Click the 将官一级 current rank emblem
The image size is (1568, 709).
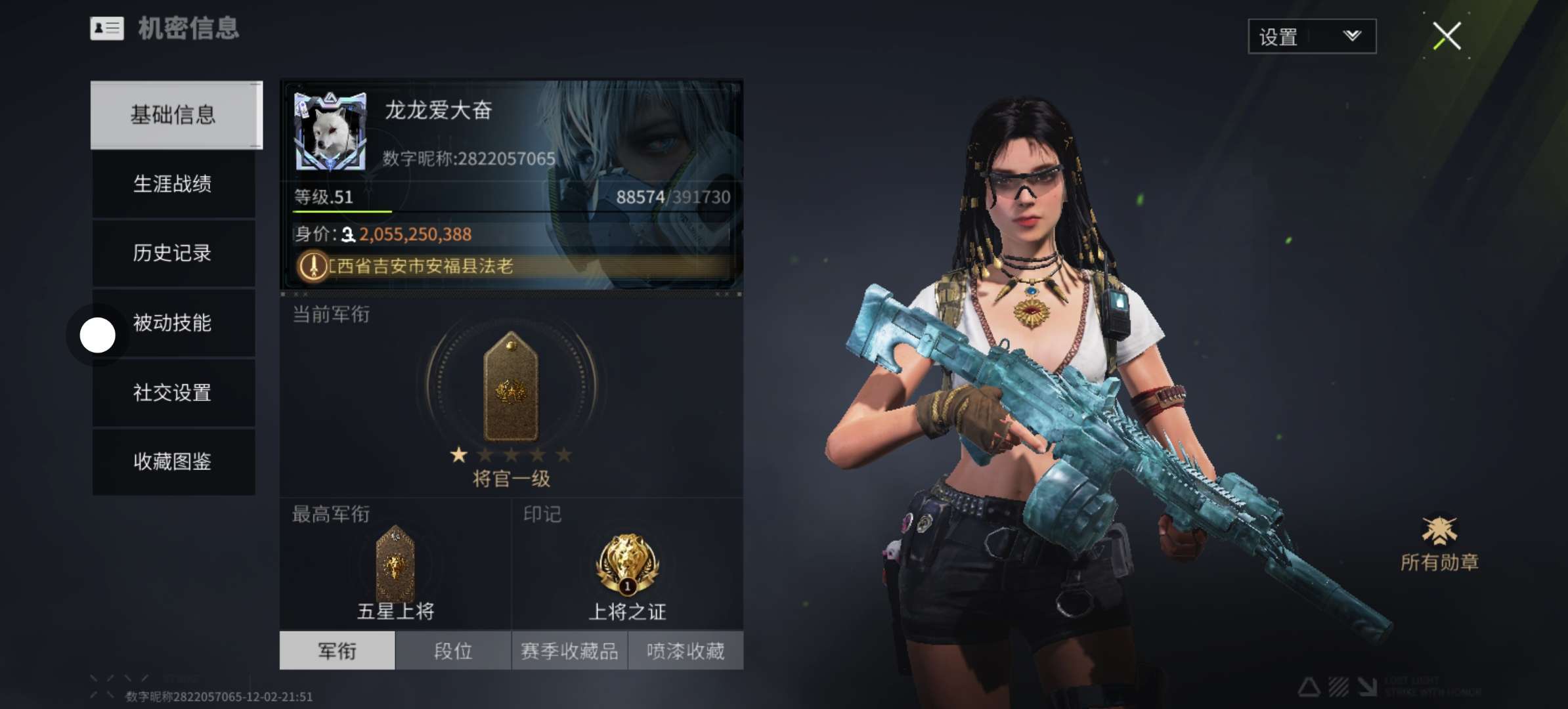(511, 387)
